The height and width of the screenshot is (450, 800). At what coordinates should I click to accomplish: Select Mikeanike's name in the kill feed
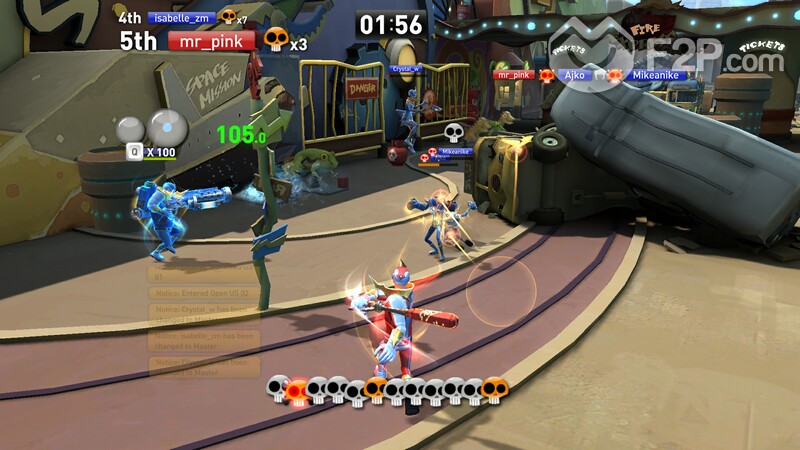[x=654, y=75]
